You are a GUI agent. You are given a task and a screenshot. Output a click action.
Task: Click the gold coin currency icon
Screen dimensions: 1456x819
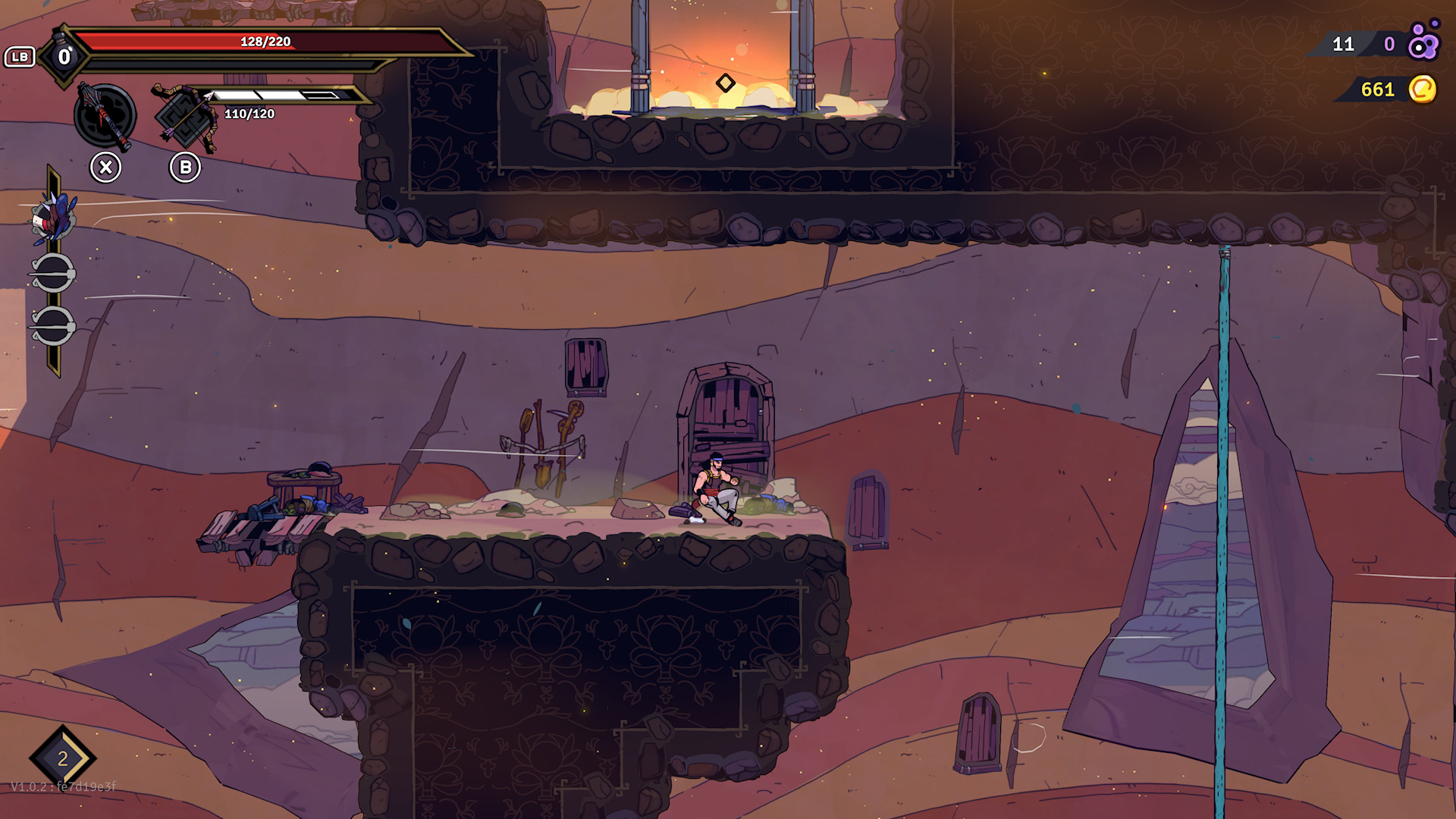coord(1423,89)
